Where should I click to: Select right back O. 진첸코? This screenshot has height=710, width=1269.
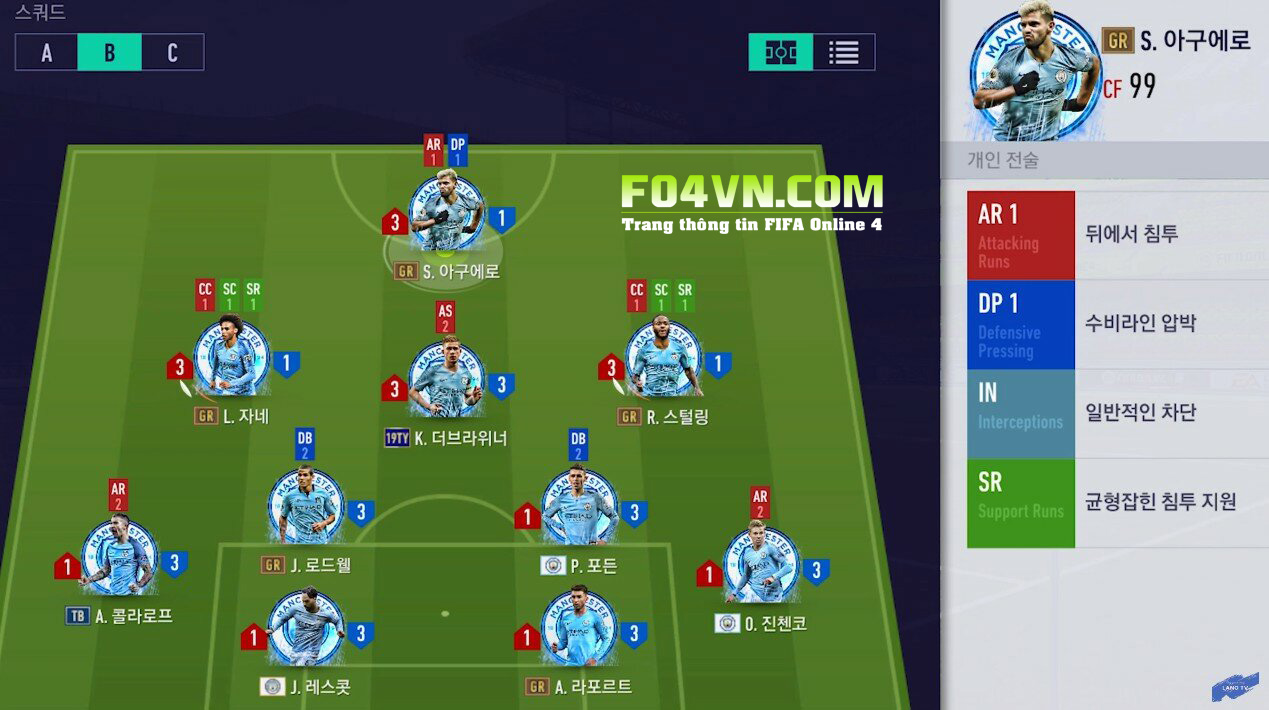[x=761, y=565]
